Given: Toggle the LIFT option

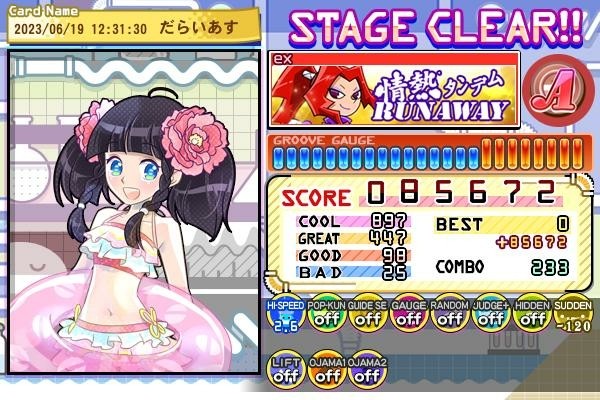Looking at the screenshot, I should [285, 371].
